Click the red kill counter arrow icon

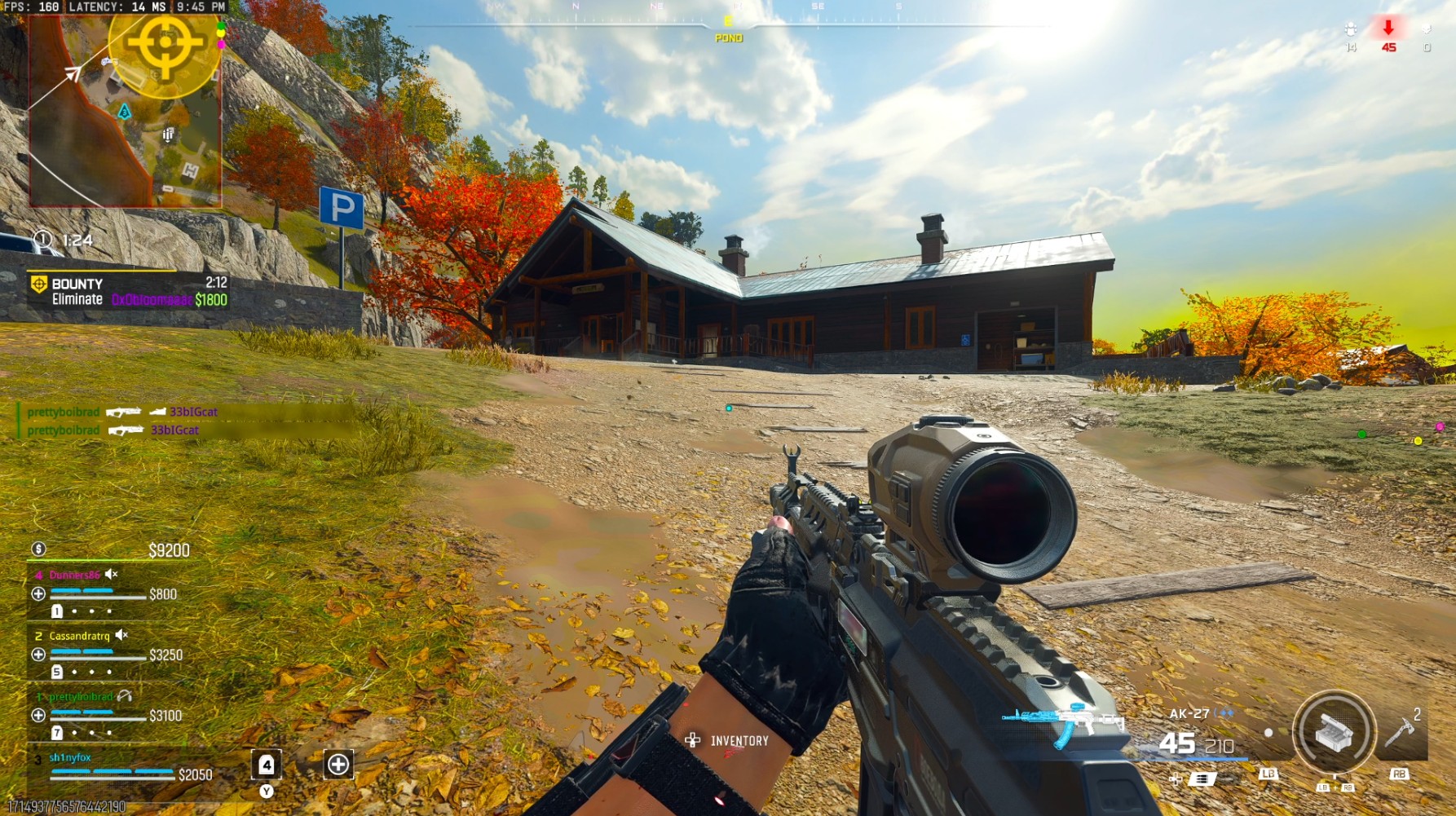1388,29
